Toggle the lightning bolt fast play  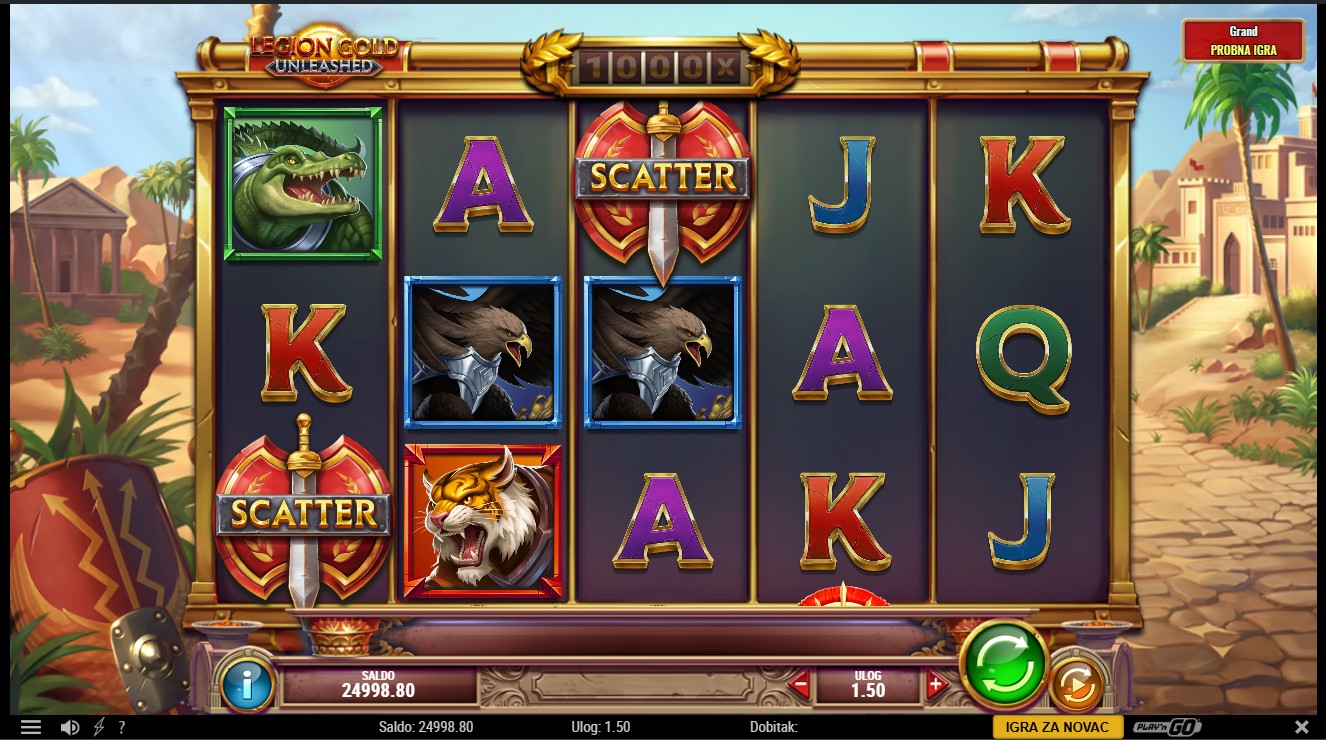tap(98, 727)
